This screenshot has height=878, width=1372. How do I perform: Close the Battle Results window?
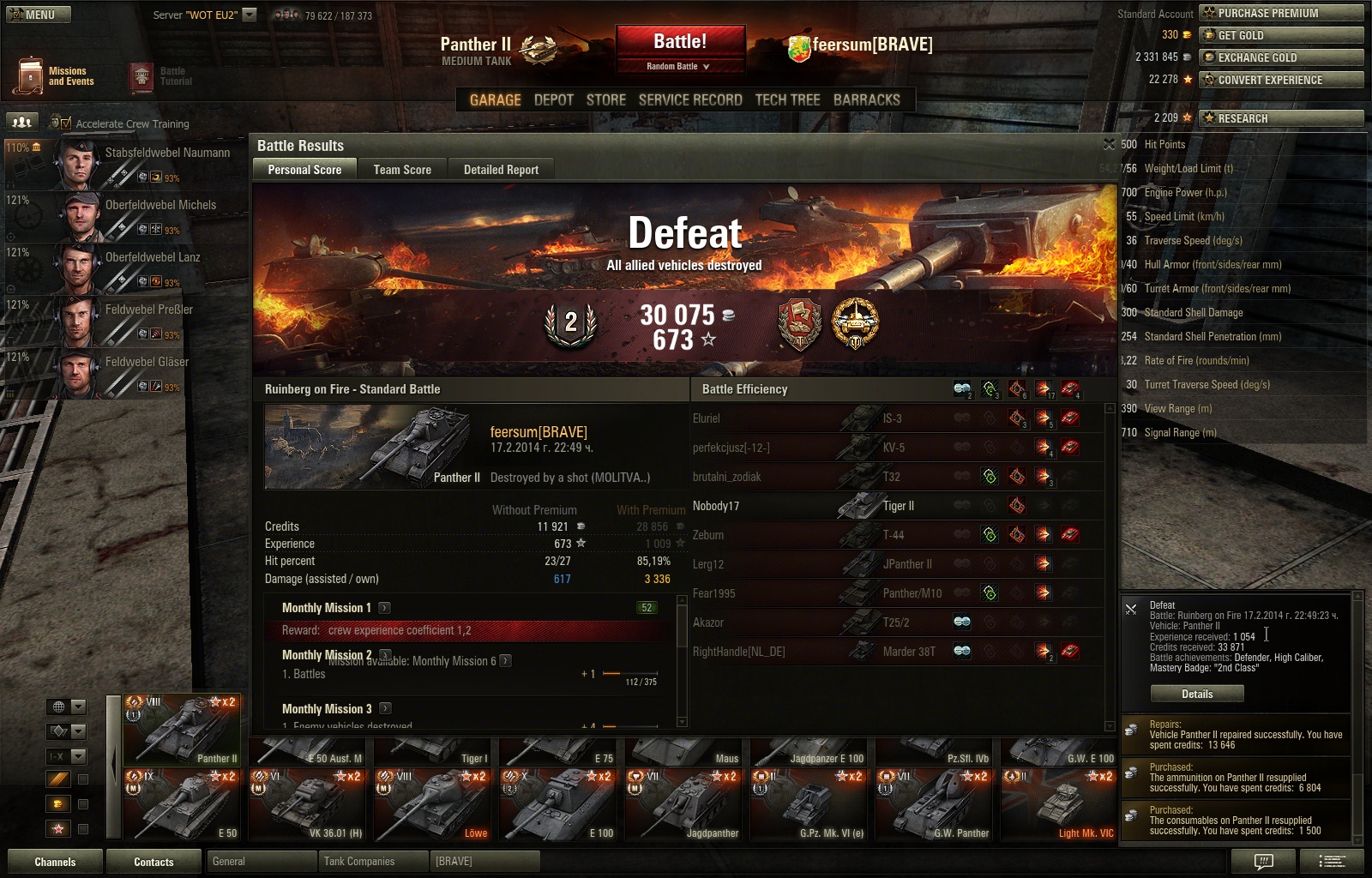1109,144
